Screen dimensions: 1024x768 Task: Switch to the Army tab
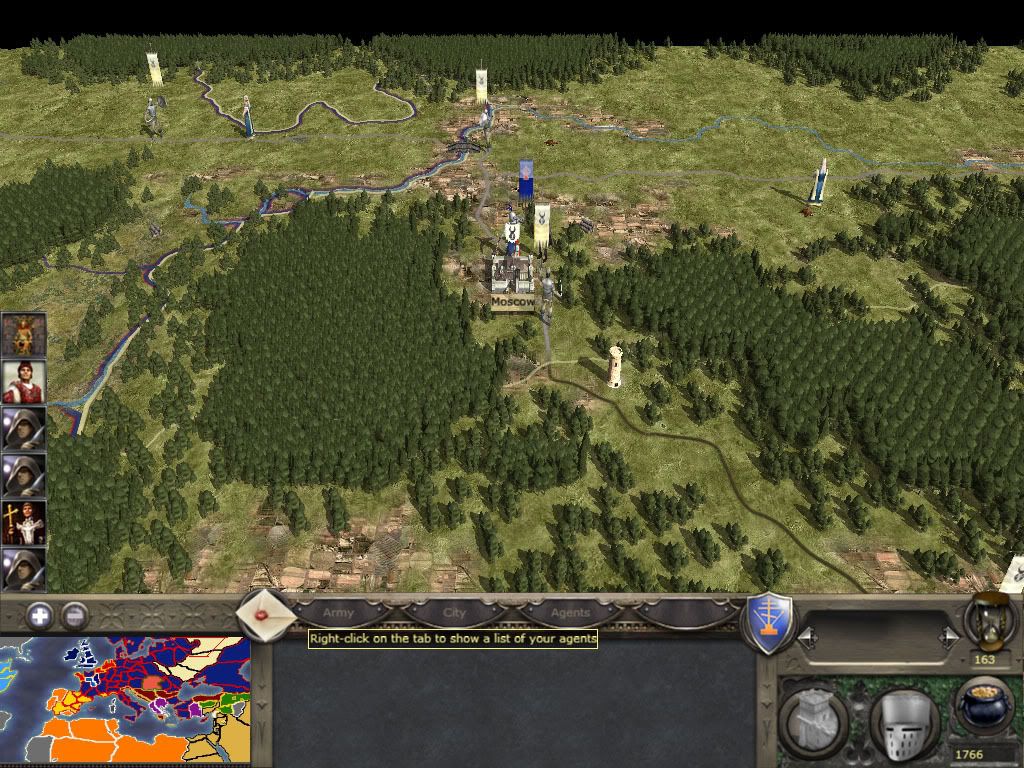pos(338,612)
